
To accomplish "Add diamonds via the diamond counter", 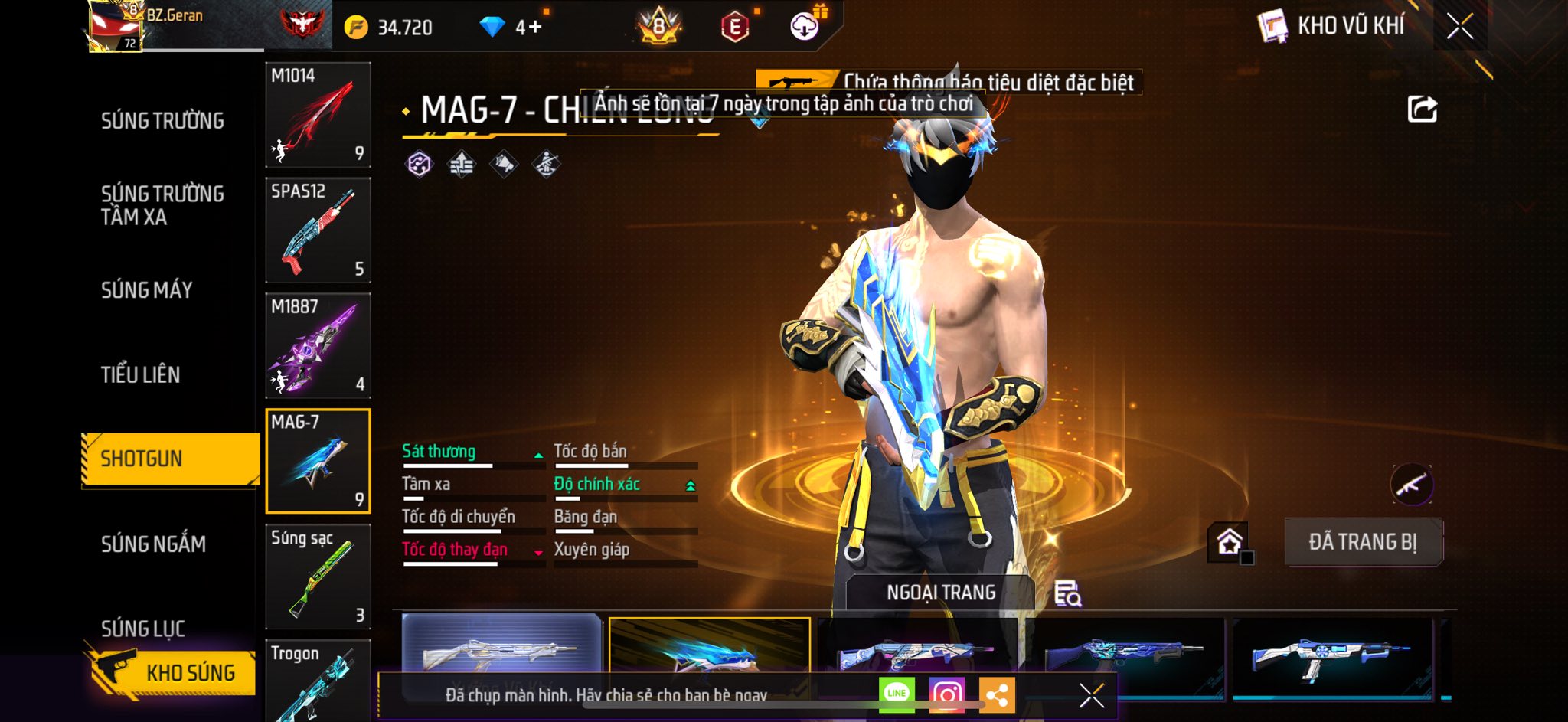I will pos(528,28).
